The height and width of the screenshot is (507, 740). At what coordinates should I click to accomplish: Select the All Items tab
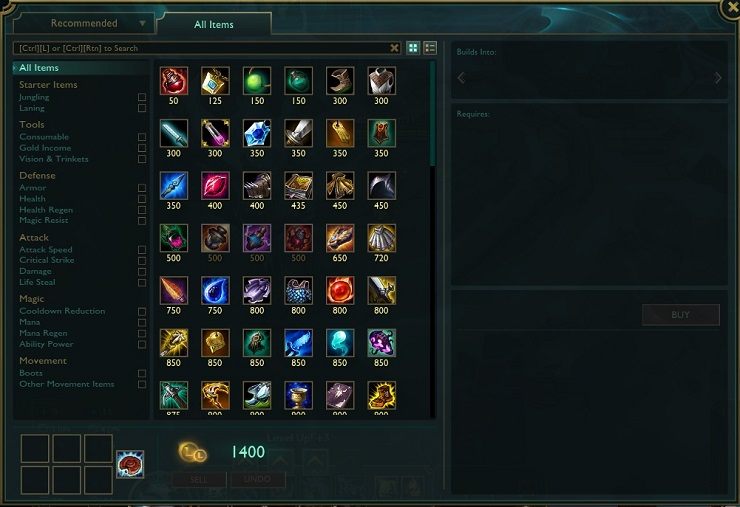point(214,24)
